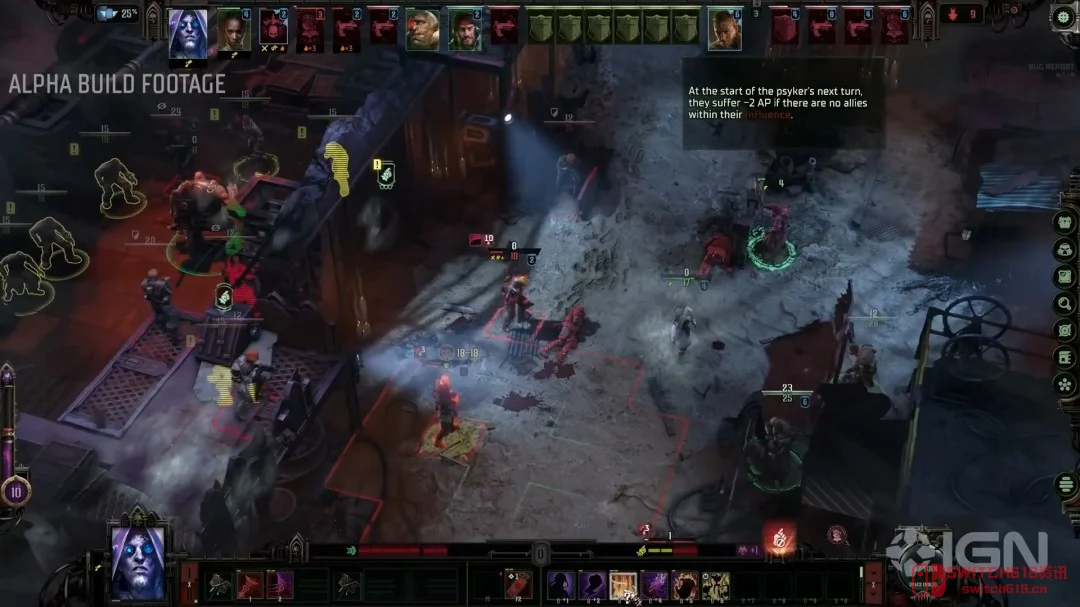This screenshot has height=607, width=1080.
Task: Open the journal icon on side menu
Action: 1065,357
